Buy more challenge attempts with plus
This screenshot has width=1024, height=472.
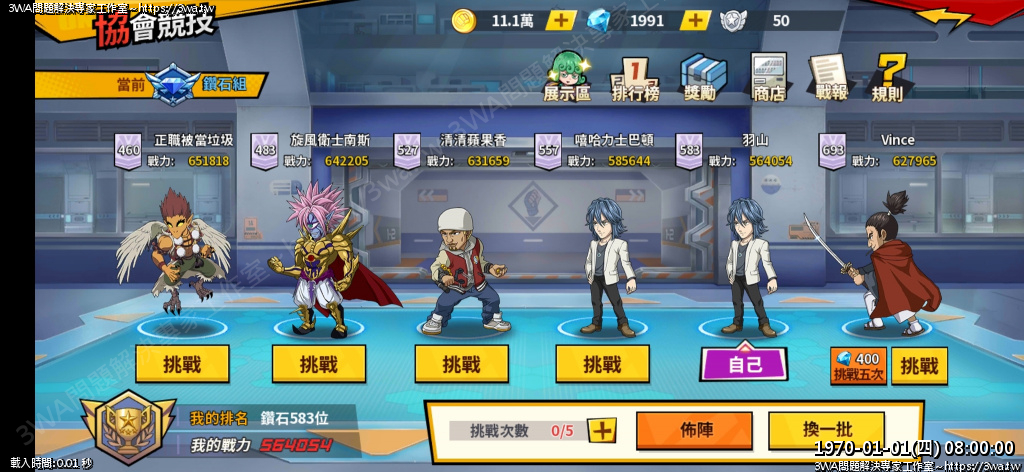pyautogui.click(x=602, y=431)
